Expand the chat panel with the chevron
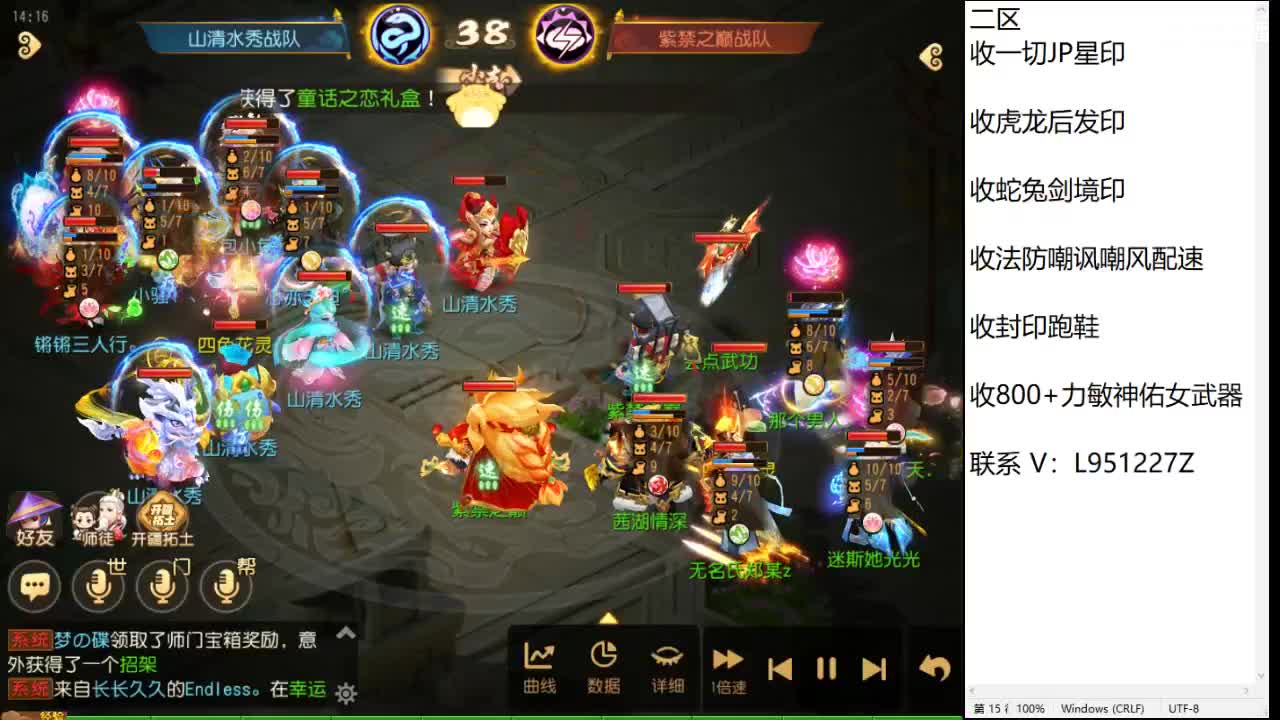The height and width of the screenshot is (720, 1280). tap(344, 632)
